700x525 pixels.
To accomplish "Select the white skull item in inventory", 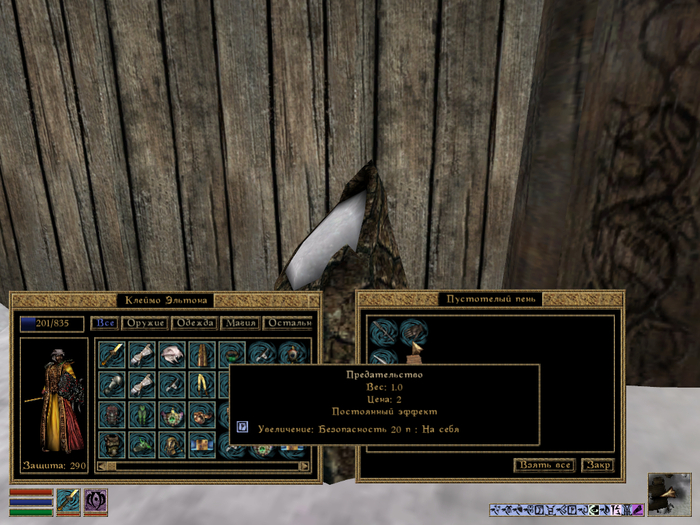I will [173, 354].
